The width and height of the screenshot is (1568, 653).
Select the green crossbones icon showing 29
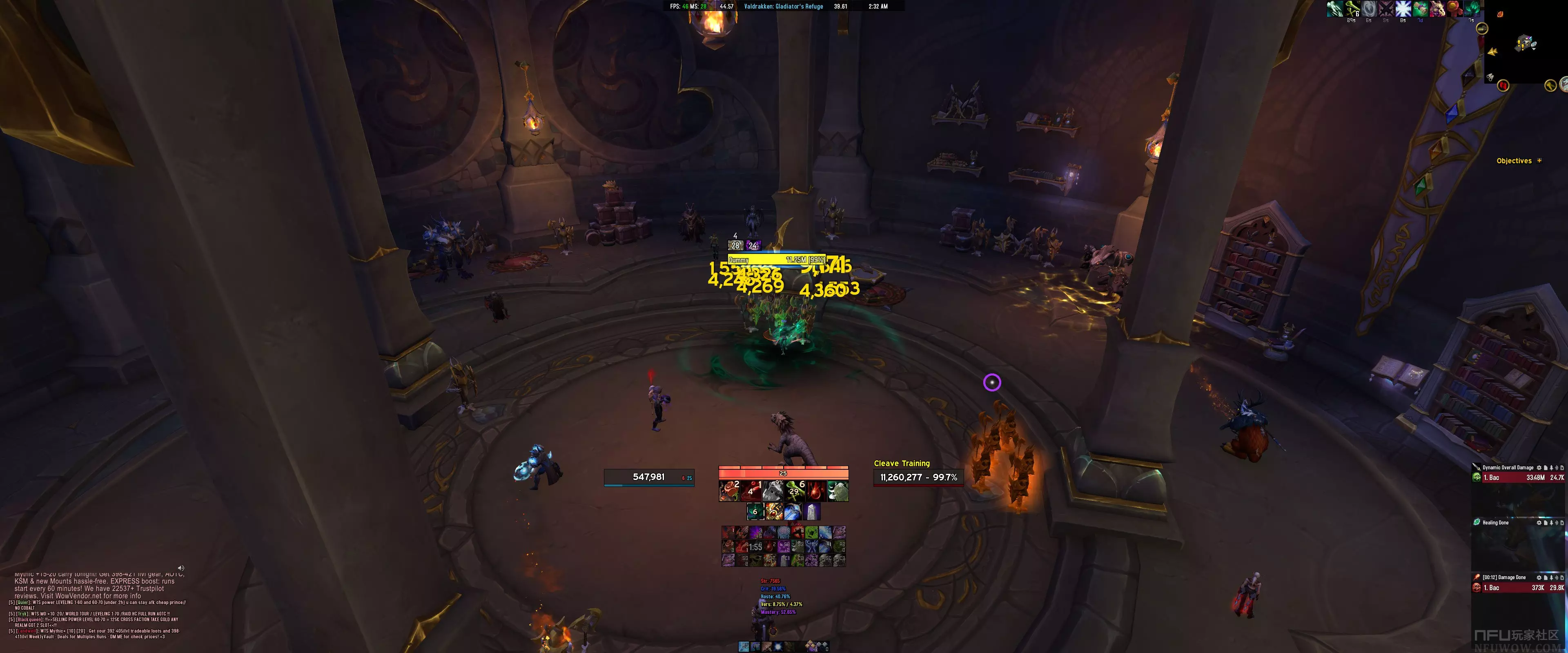(x=794, y=491)
